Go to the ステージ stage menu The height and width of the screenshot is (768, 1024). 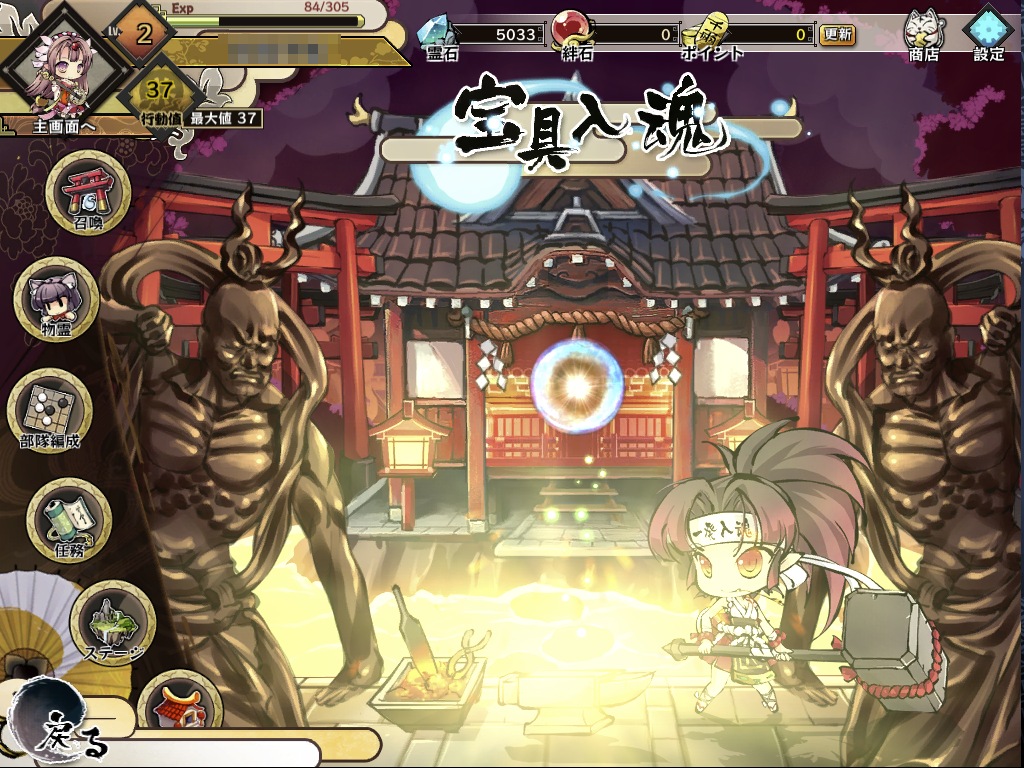pos(112,623)
